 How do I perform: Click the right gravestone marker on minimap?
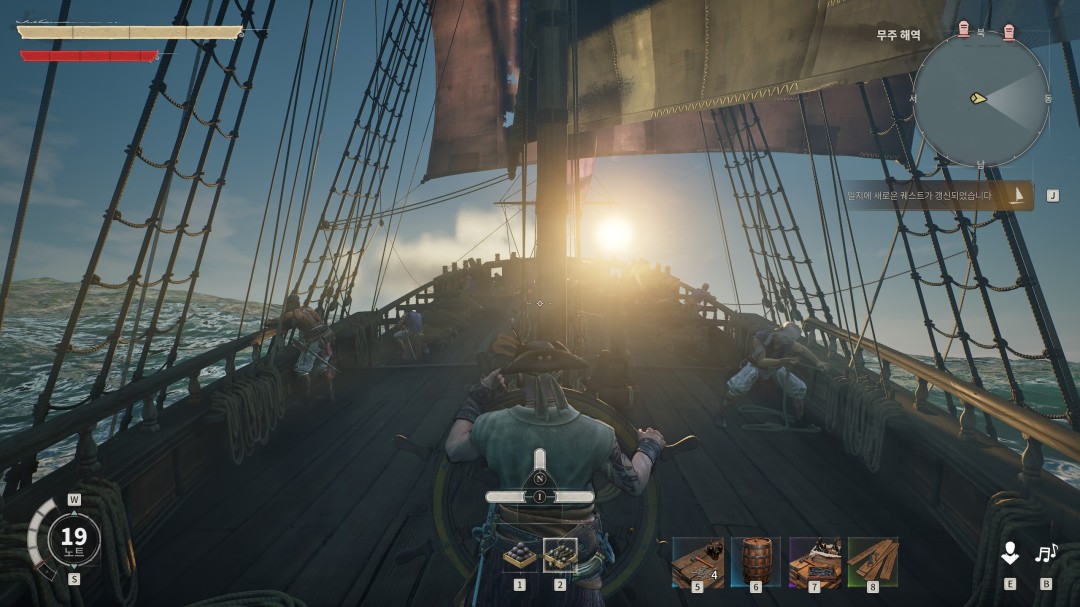click(x=1007, y=32)
